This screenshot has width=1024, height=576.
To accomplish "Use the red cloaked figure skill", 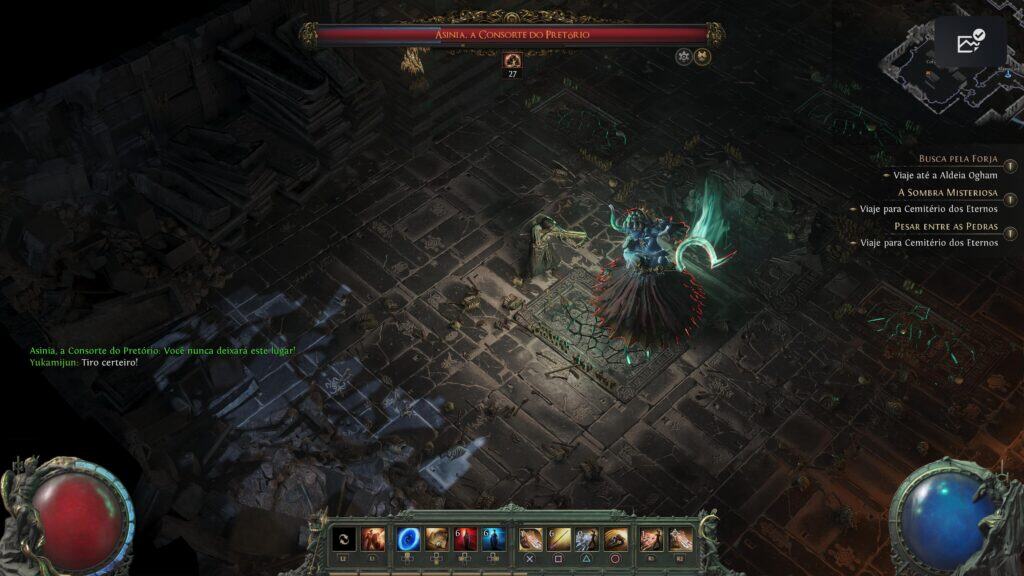I will coord(465,539).
